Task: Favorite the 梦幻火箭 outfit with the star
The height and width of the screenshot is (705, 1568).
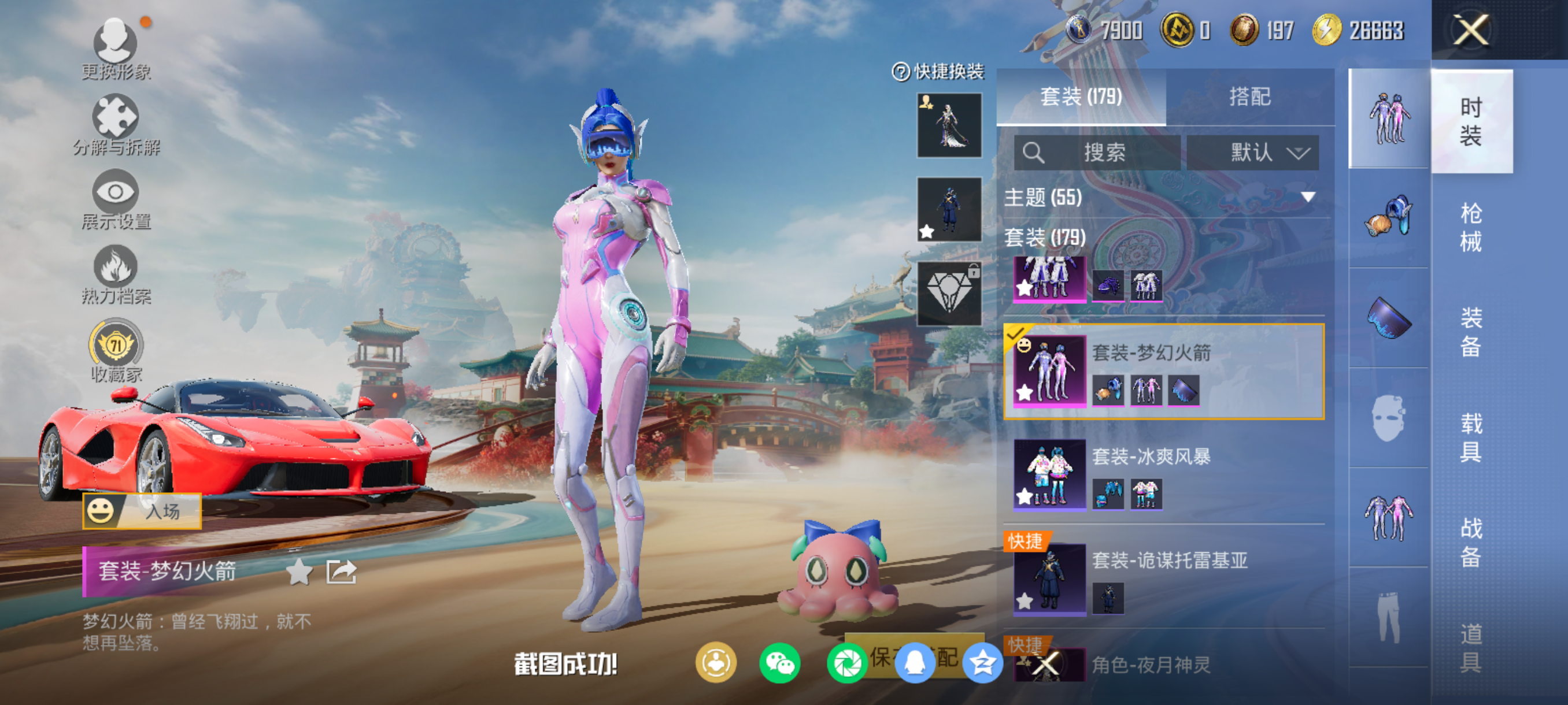Action: [x=299, y=572]
